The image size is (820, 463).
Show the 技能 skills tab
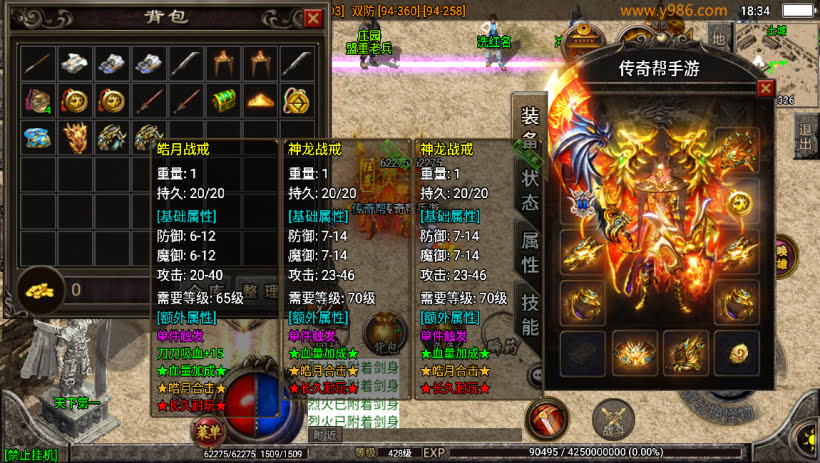click(x=528, y=314)
